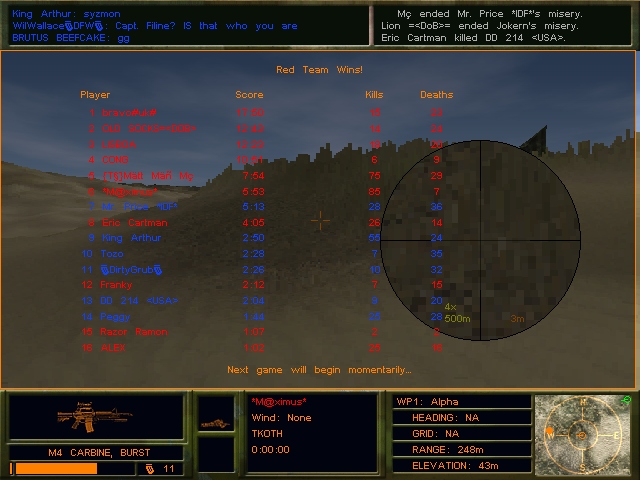
Task: Pick Razor Ramon in the player list
Action: pos(134,332)
